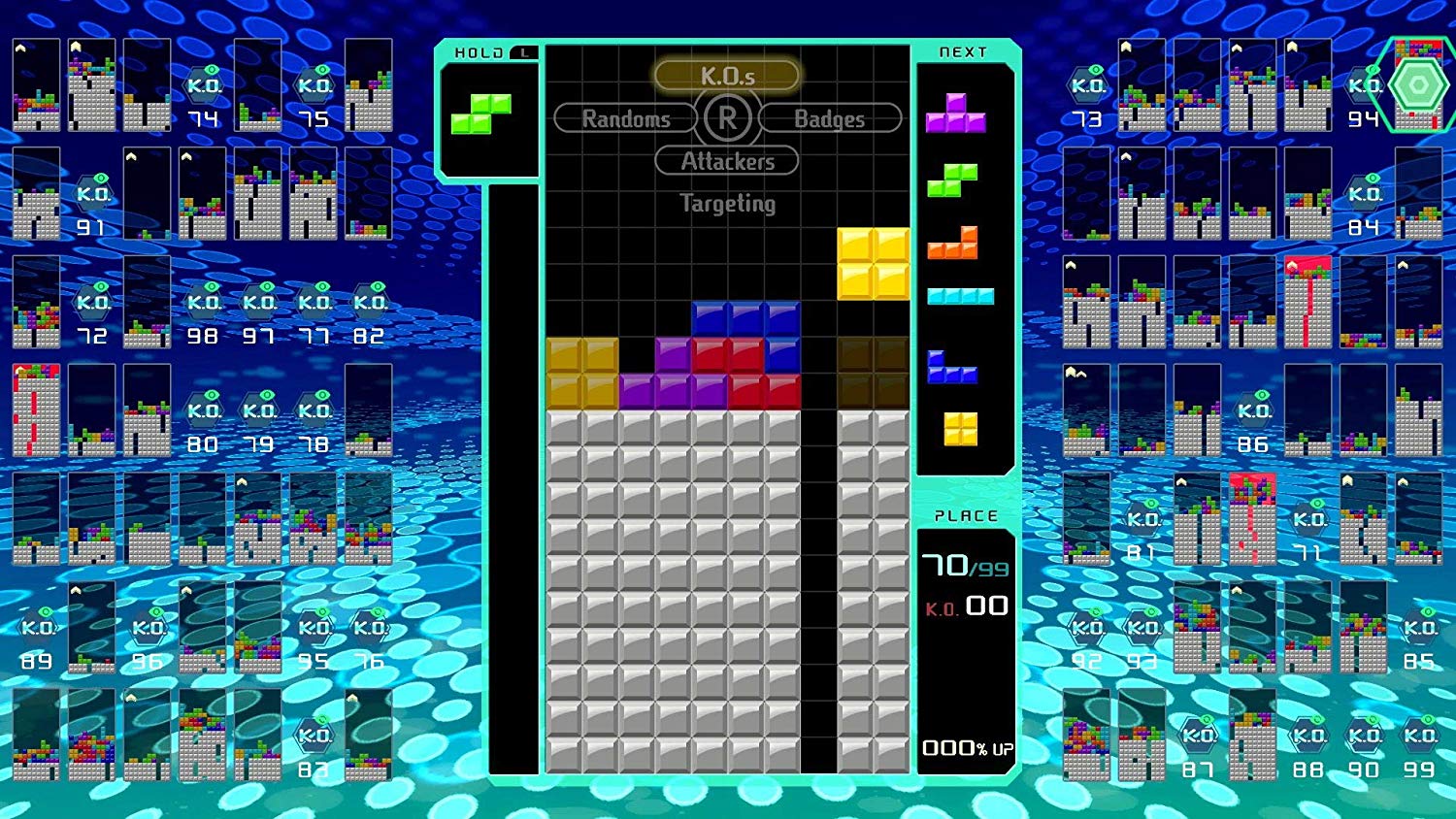Switch targeting mode to Randoms
The image size is (1456, 819).
(x=625, y=118)
